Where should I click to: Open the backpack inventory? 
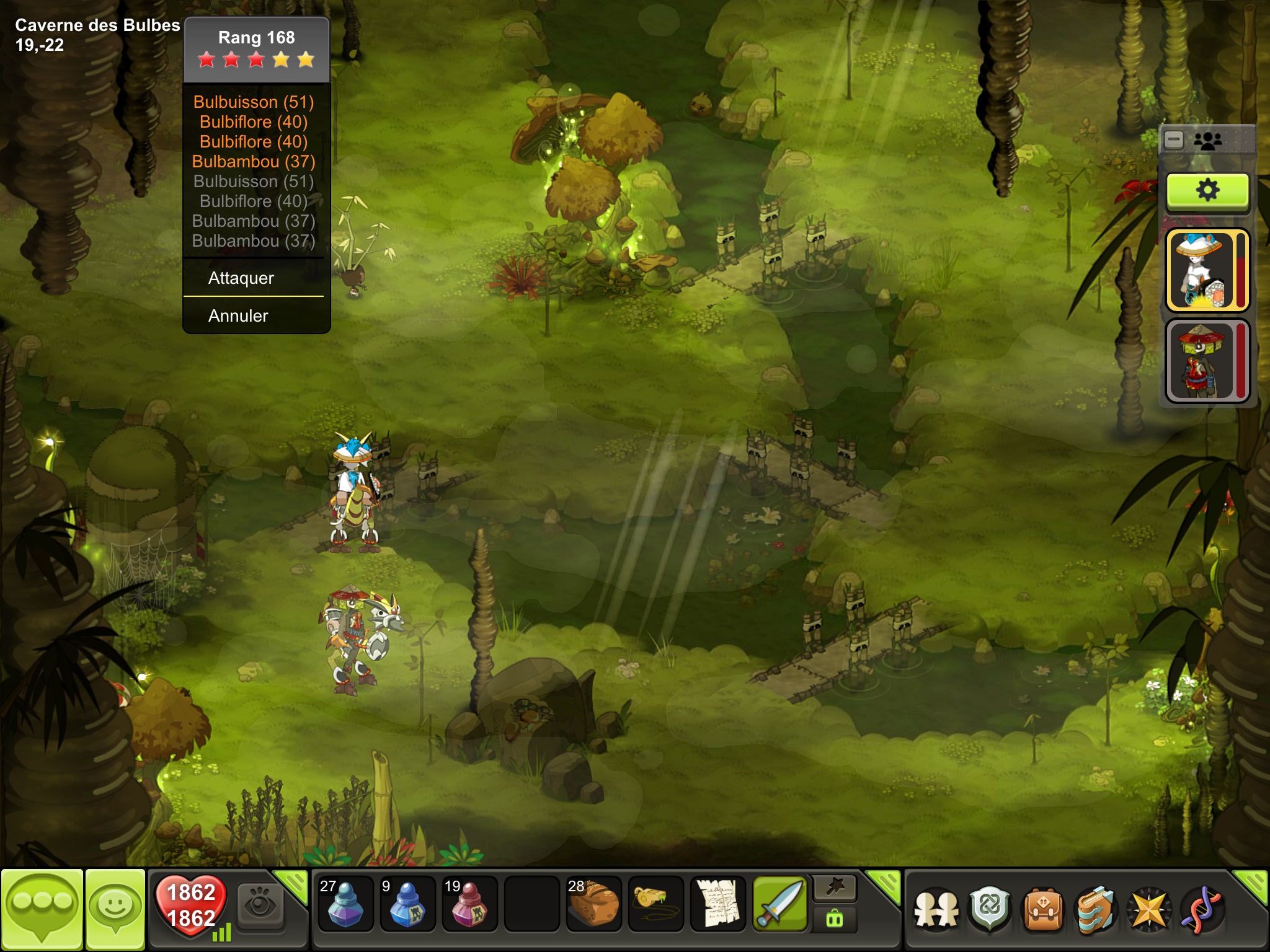tap(1044, 910)
